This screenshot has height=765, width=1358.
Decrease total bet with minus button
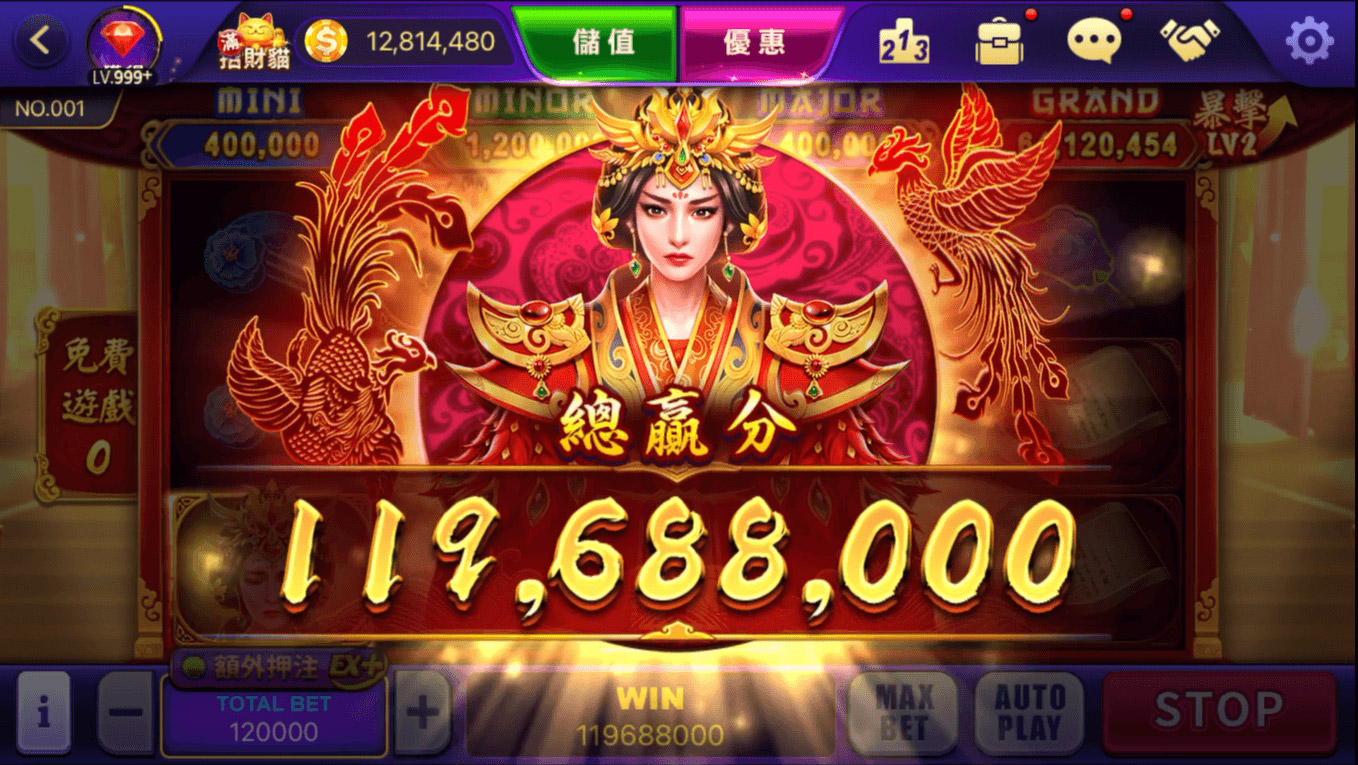(x=126, y=713)
